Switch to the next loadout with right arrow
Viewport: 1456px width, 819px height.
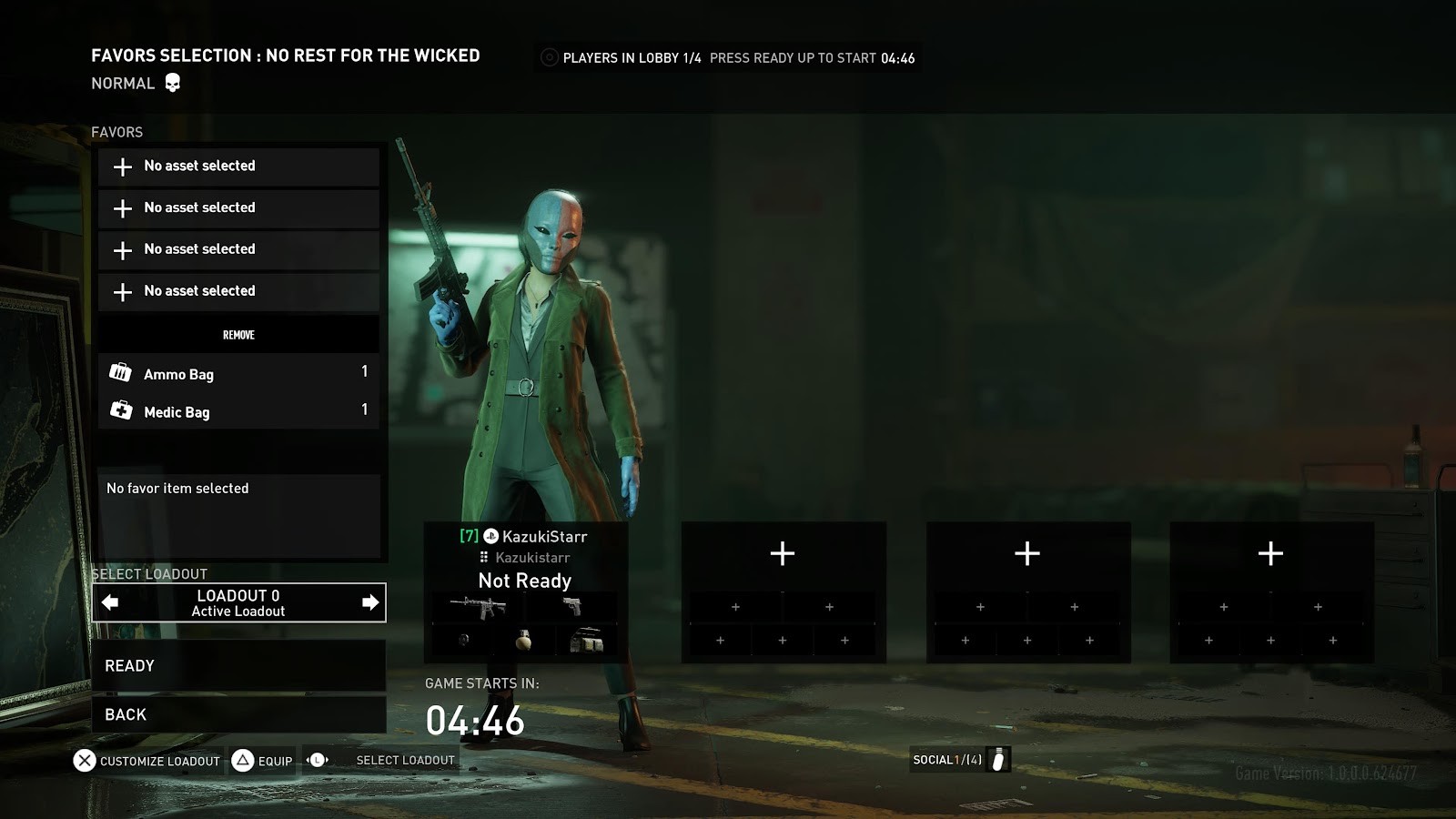[x=369, y=602]
